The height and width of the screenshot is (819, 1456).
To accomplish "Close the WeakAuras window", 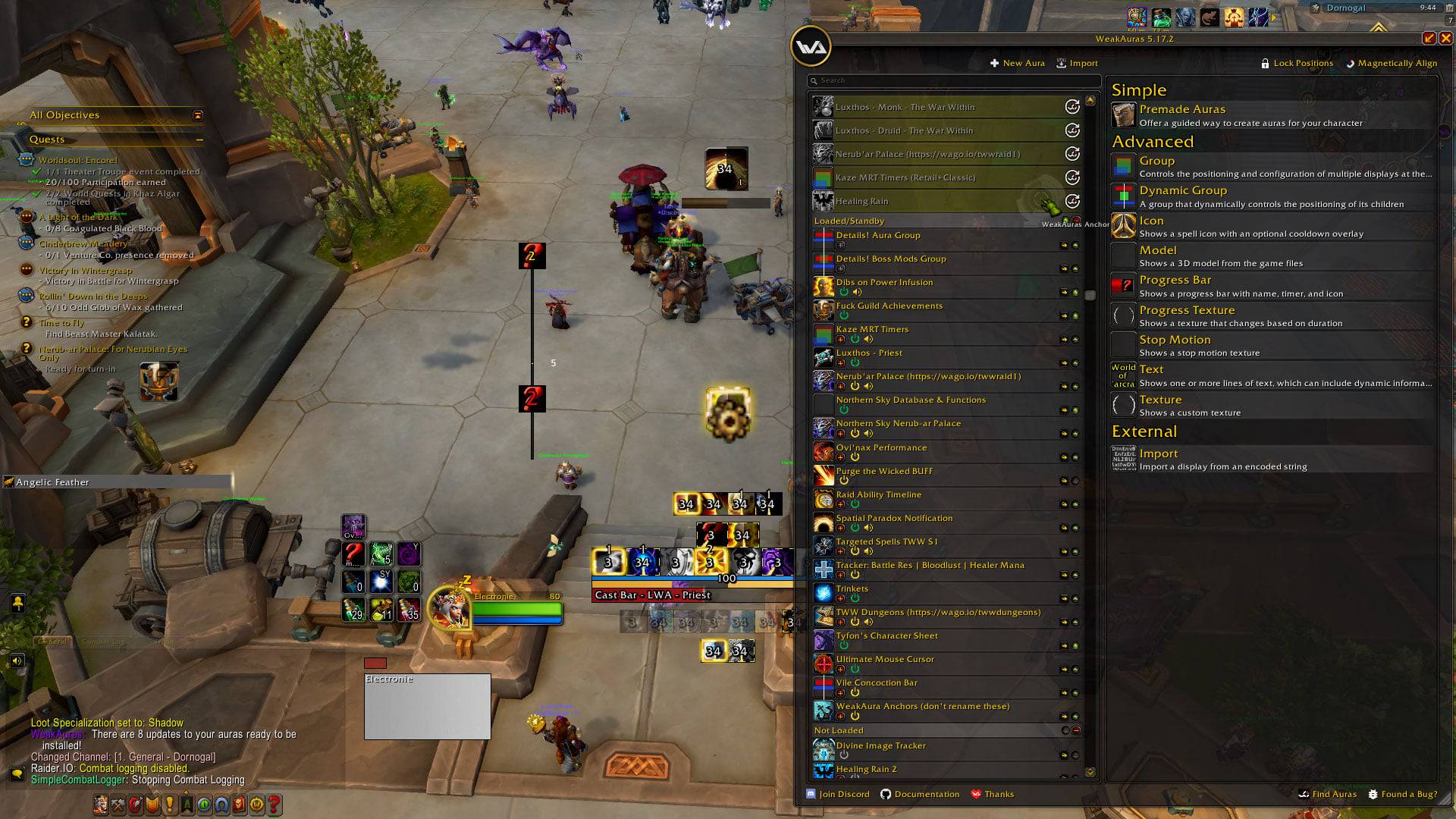I will point(1445,38).
